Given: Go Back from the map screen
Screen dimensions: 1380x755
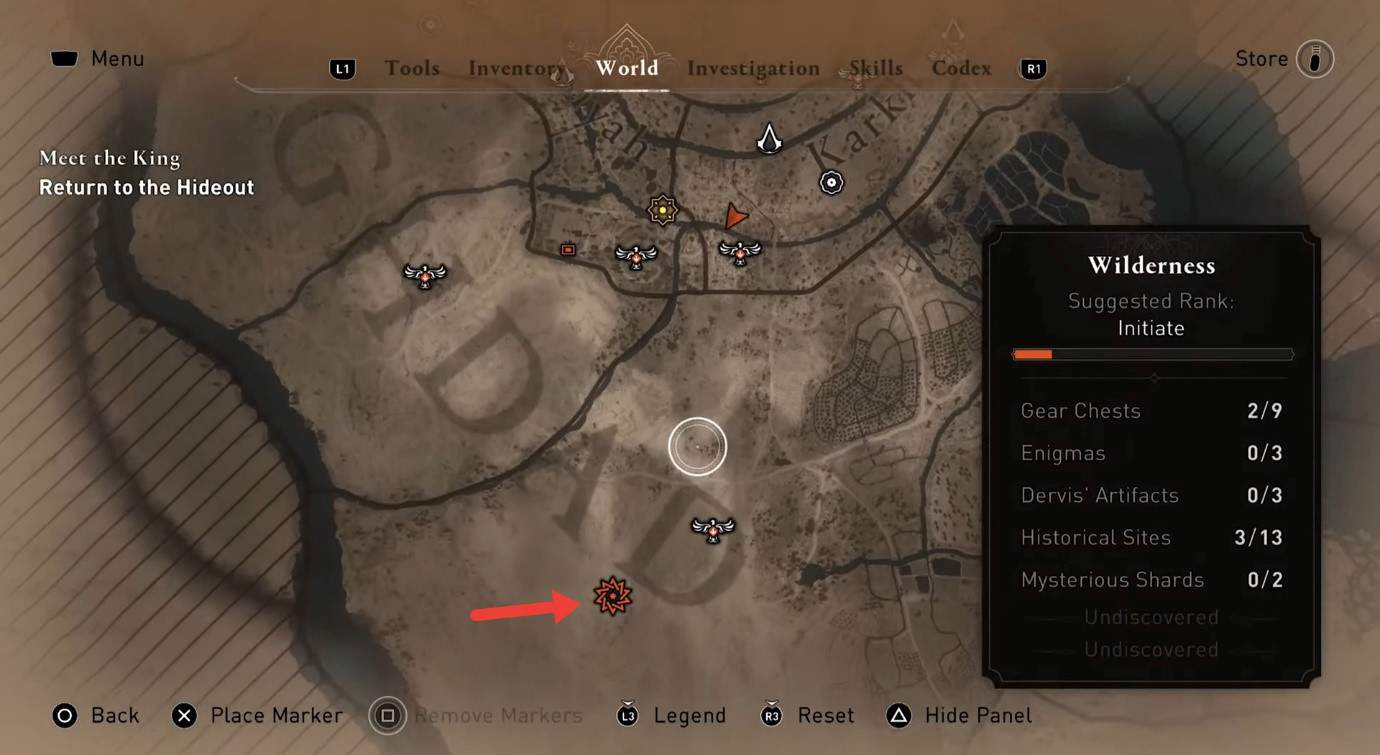Looking at the screenshot, I should 96,716.
